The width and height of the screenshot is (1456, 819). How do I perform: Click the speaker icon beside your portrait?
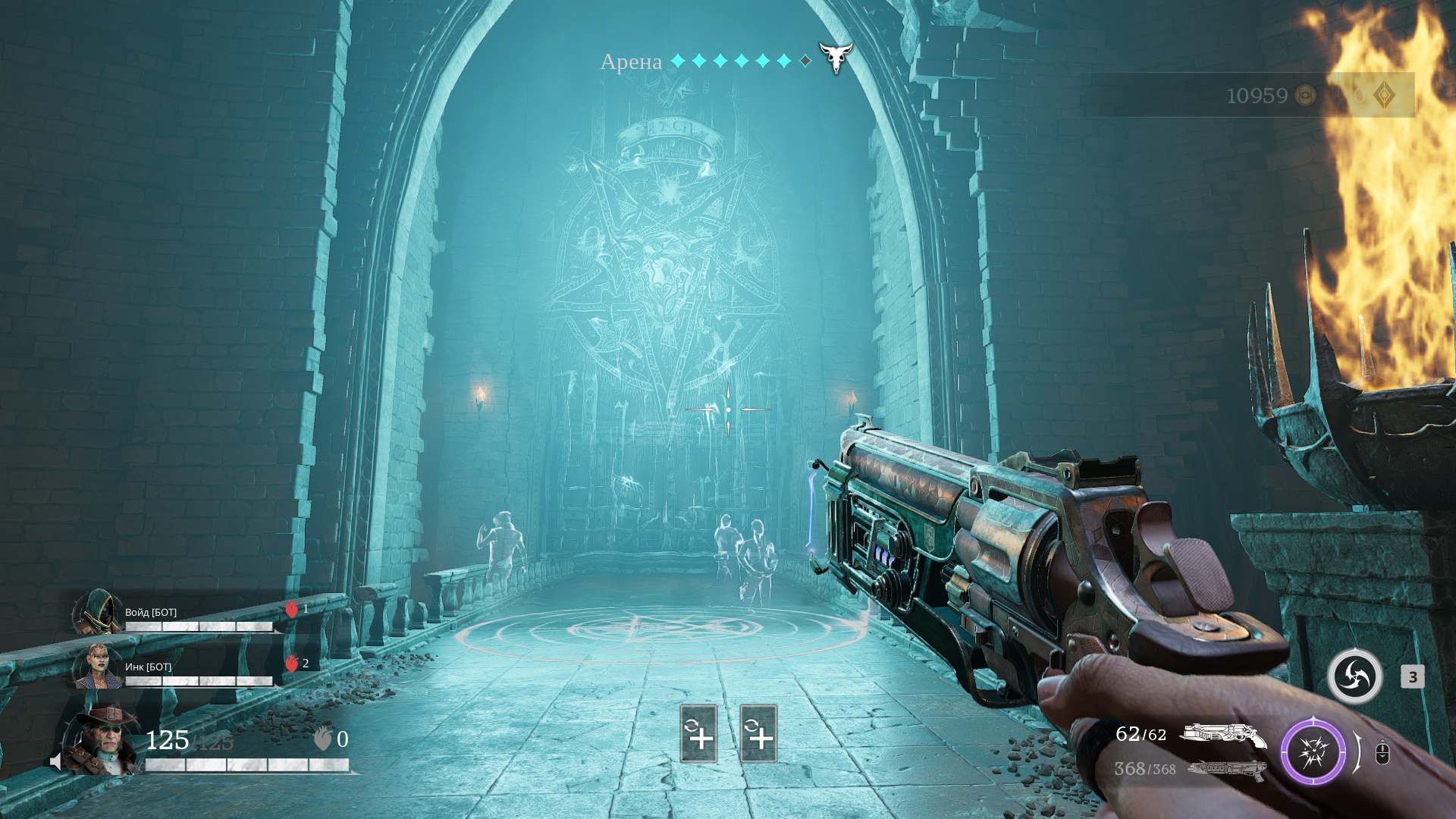pyautogui.click(x=55, y=761)
